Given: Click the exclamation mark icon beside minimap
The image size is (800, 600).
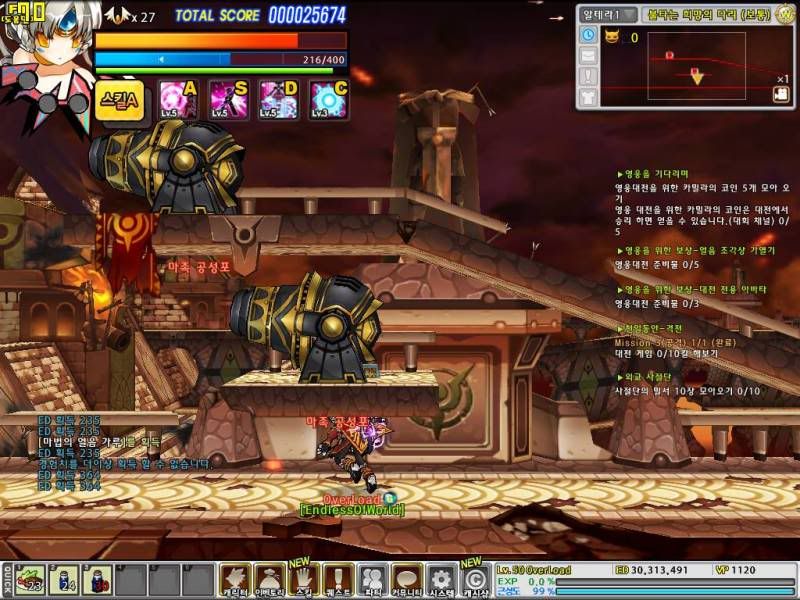Looking at the screenshot, I should (588, 76).
